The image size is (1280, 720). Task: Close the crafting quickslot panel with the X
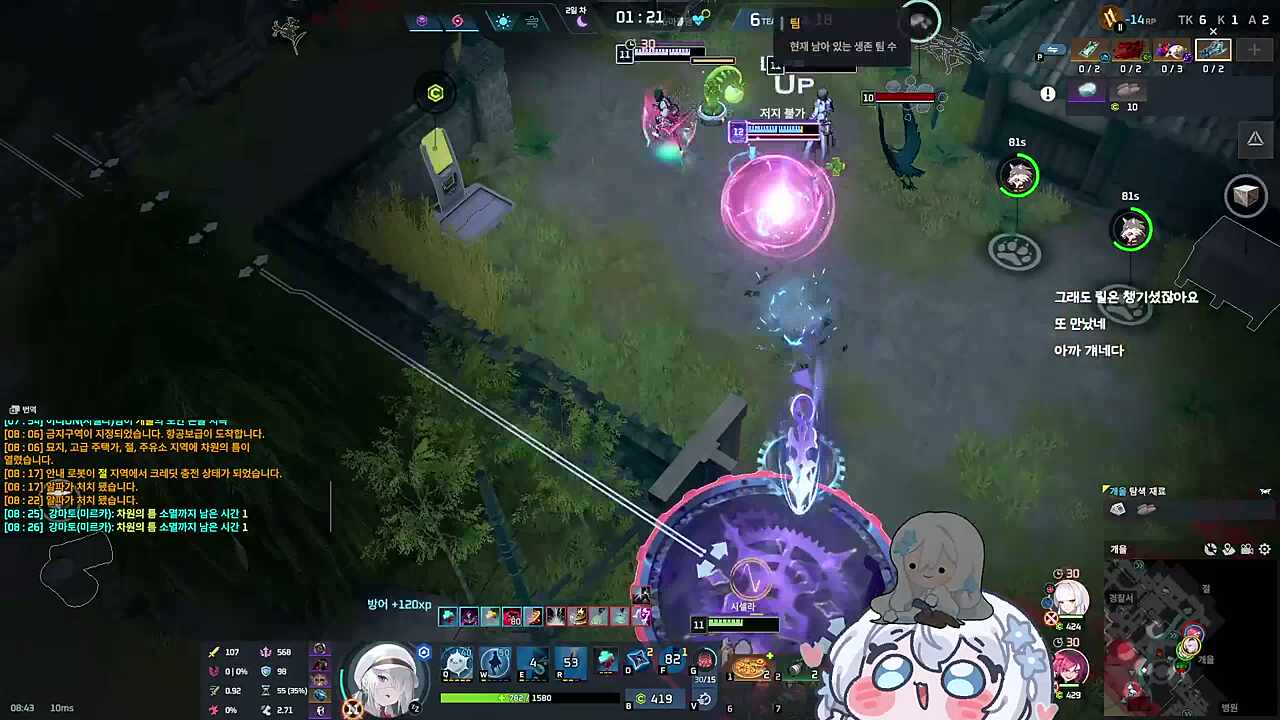point(1212,31)
